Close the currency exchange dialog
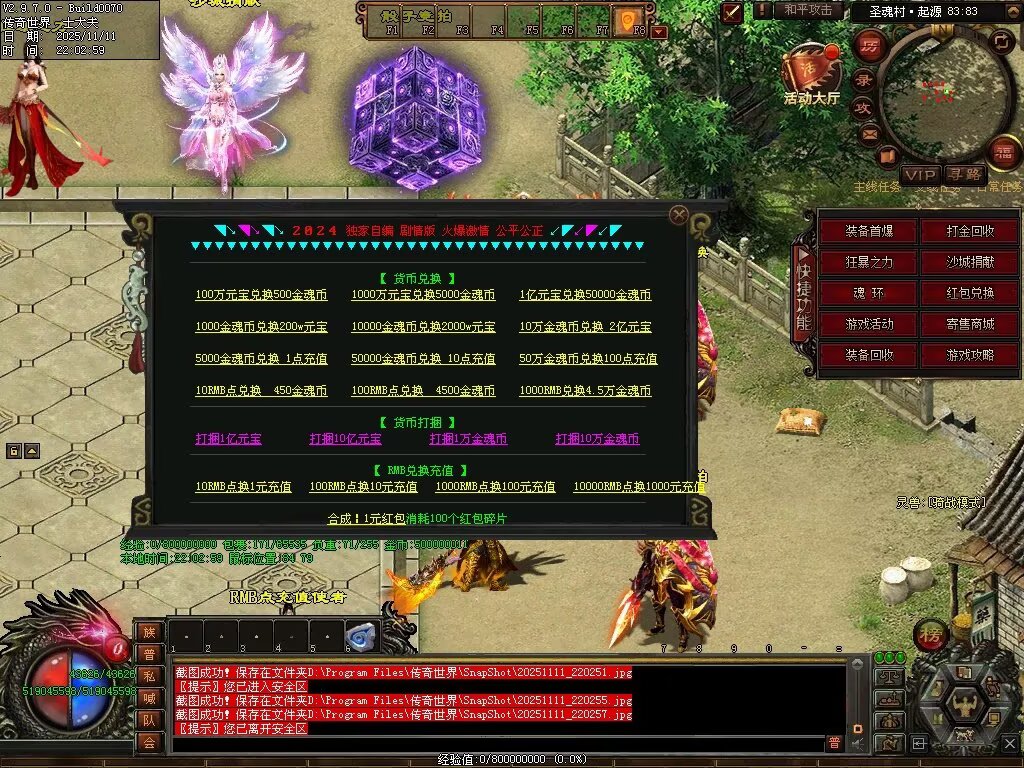Image resolution: width=1024 pixels, height=768 pixels. click(x=679, y=214)
